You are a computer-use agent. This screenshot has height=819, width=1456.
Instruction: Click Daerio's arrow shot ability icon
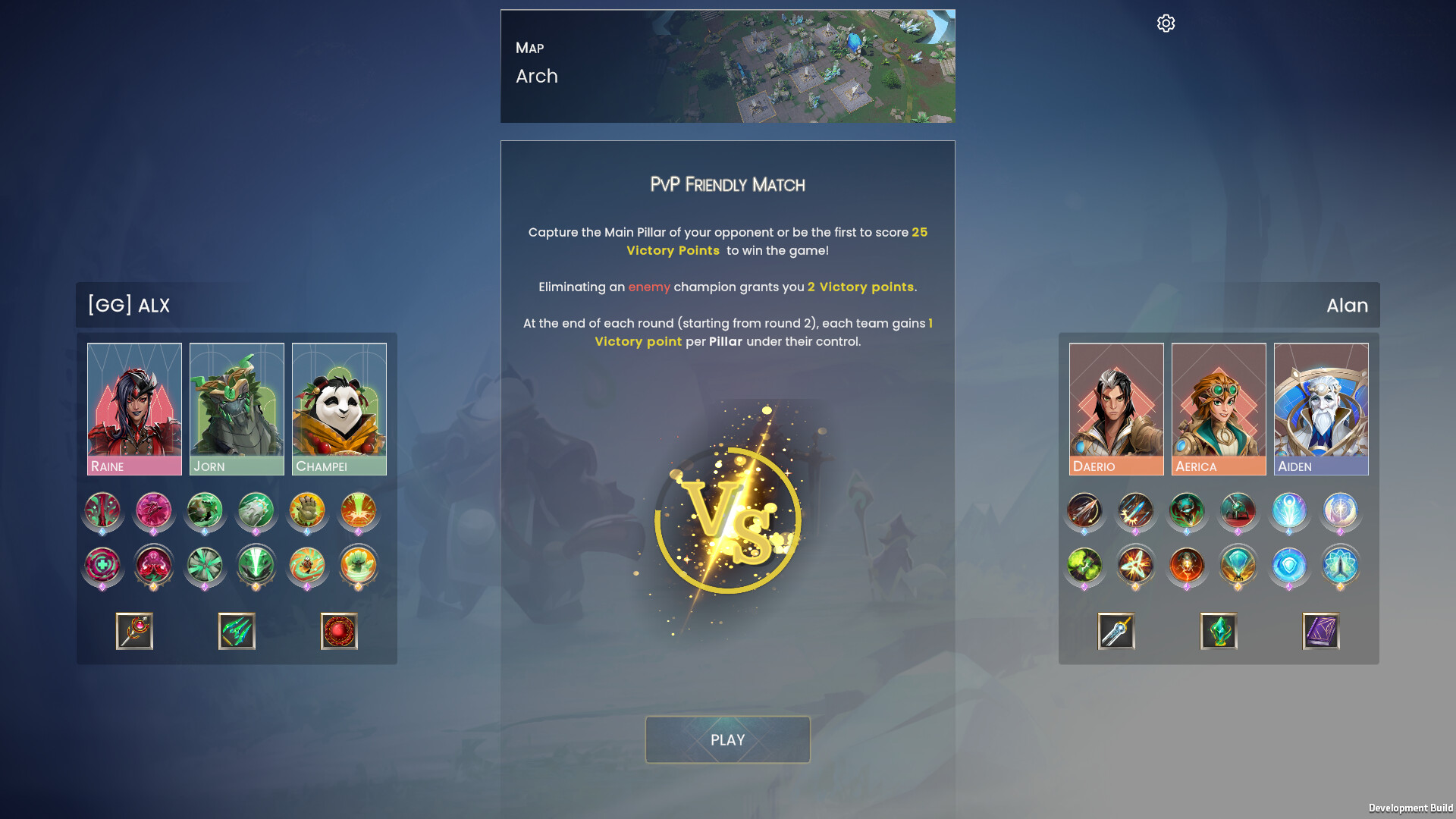click(1084, 512)
